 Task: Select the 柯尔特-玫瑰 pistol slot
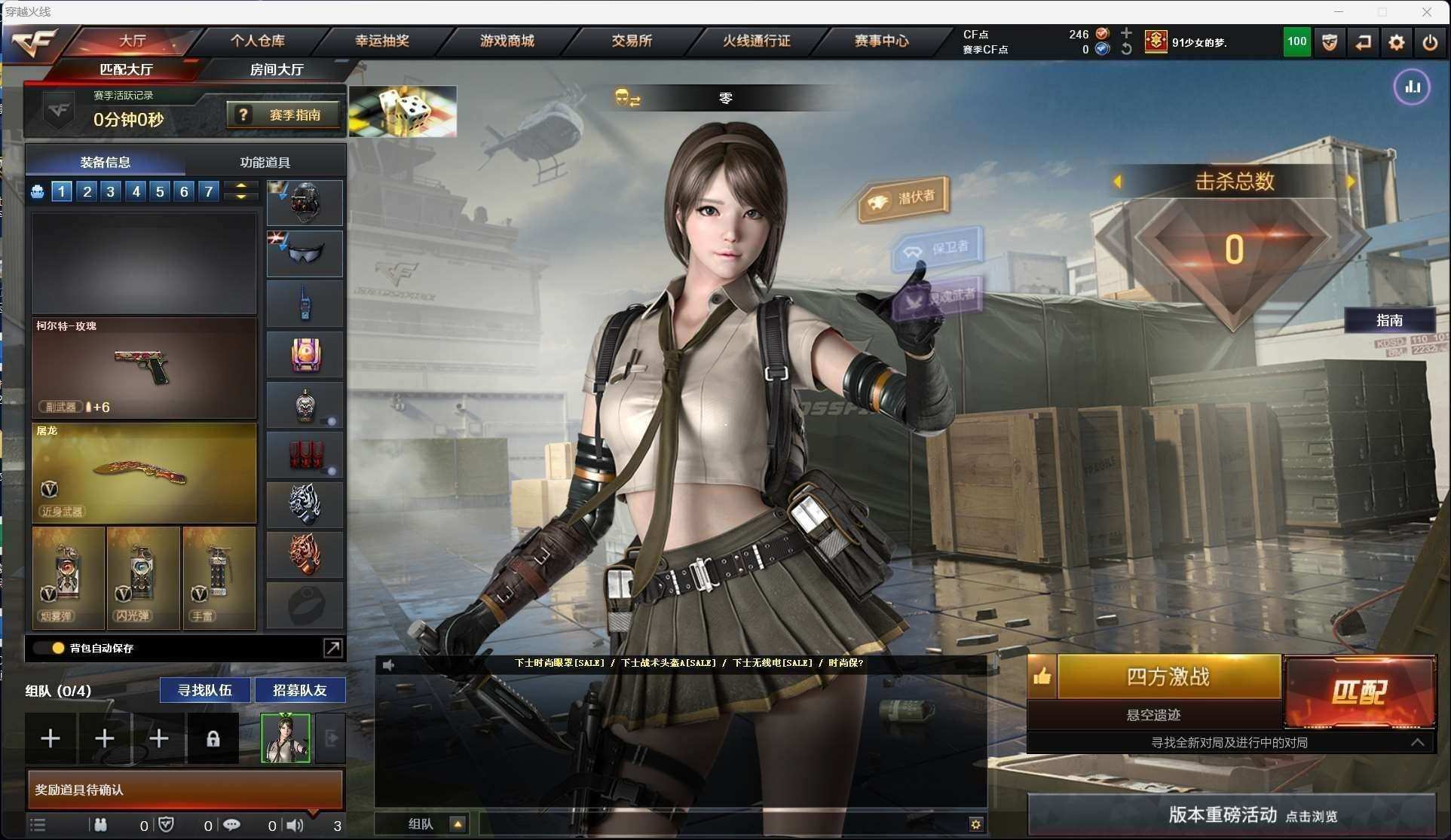pyautogui.click(x=144, y=368)
